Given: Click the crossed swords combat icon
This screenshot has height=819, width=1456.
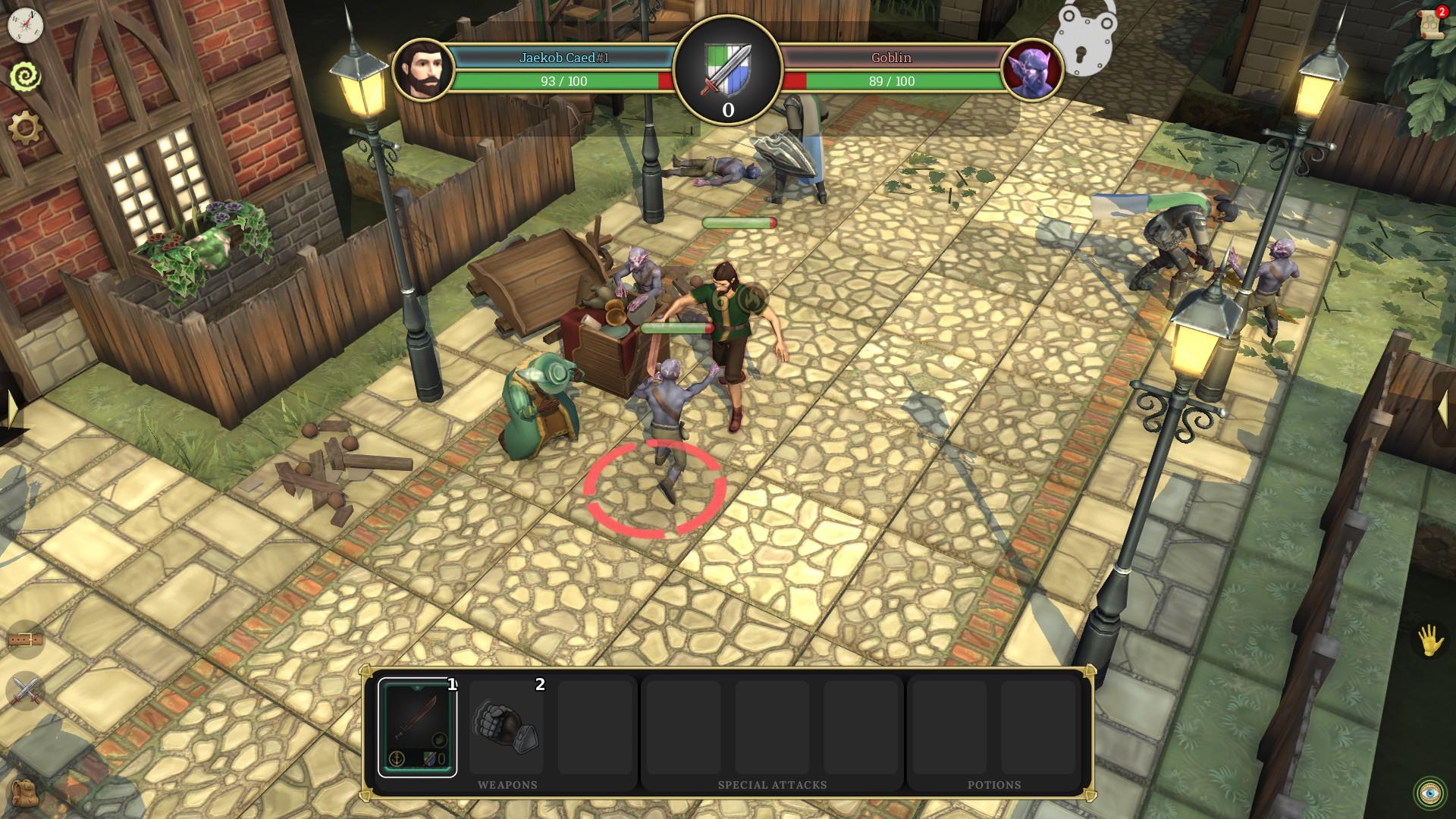Looking at the screenshot, I should point(25,691).
